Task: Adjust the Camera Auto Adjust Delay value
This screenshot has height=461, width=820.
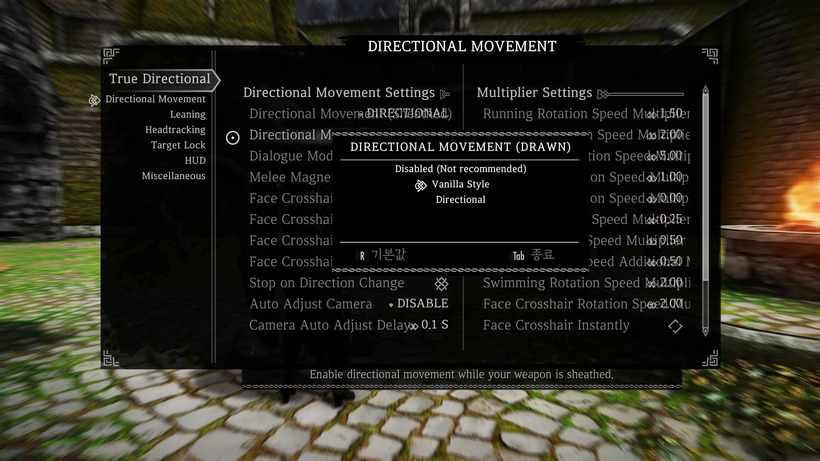Action: point(428,325)
